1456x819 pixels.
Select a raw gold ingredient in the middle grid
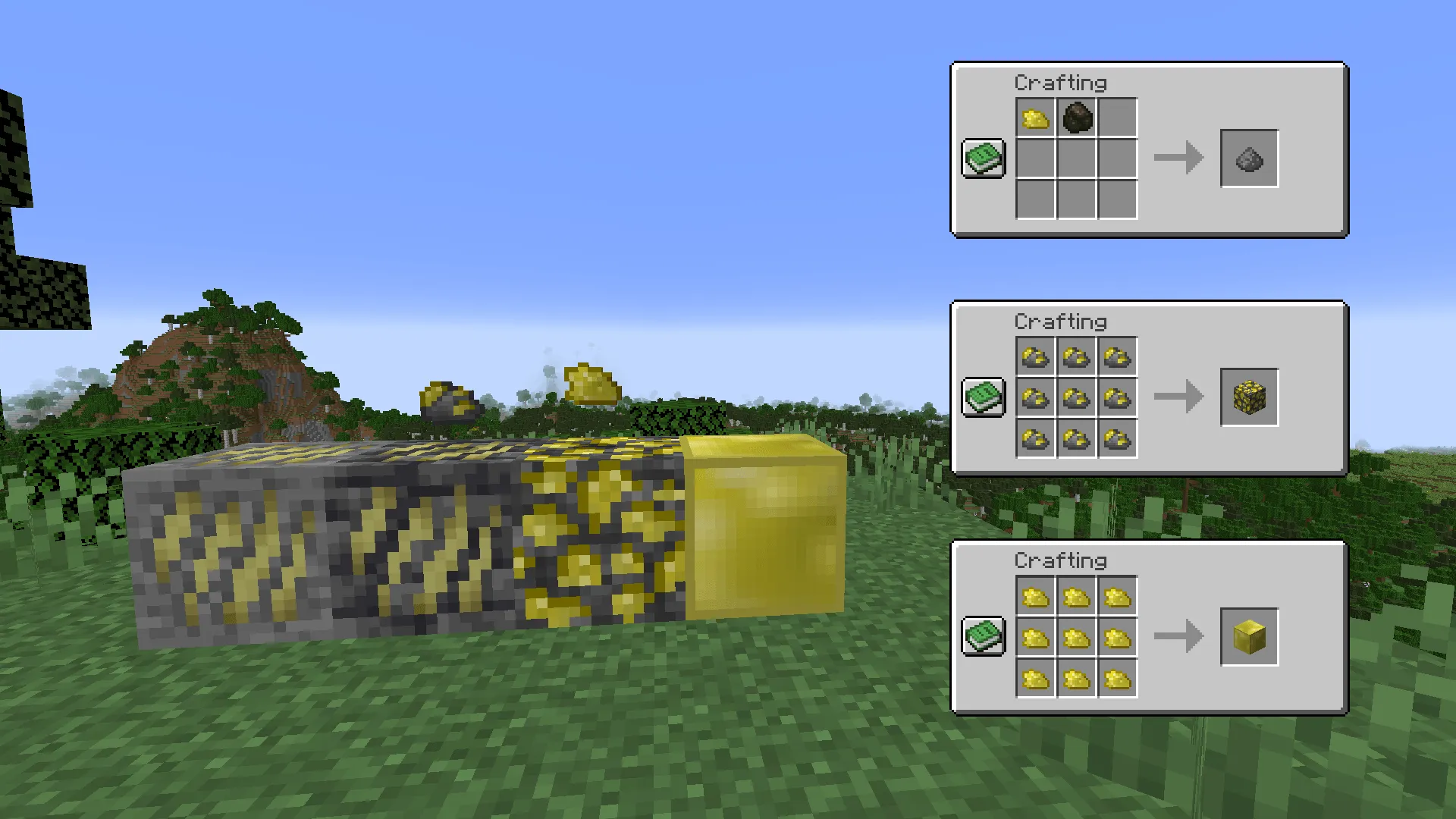(1076, 397)
